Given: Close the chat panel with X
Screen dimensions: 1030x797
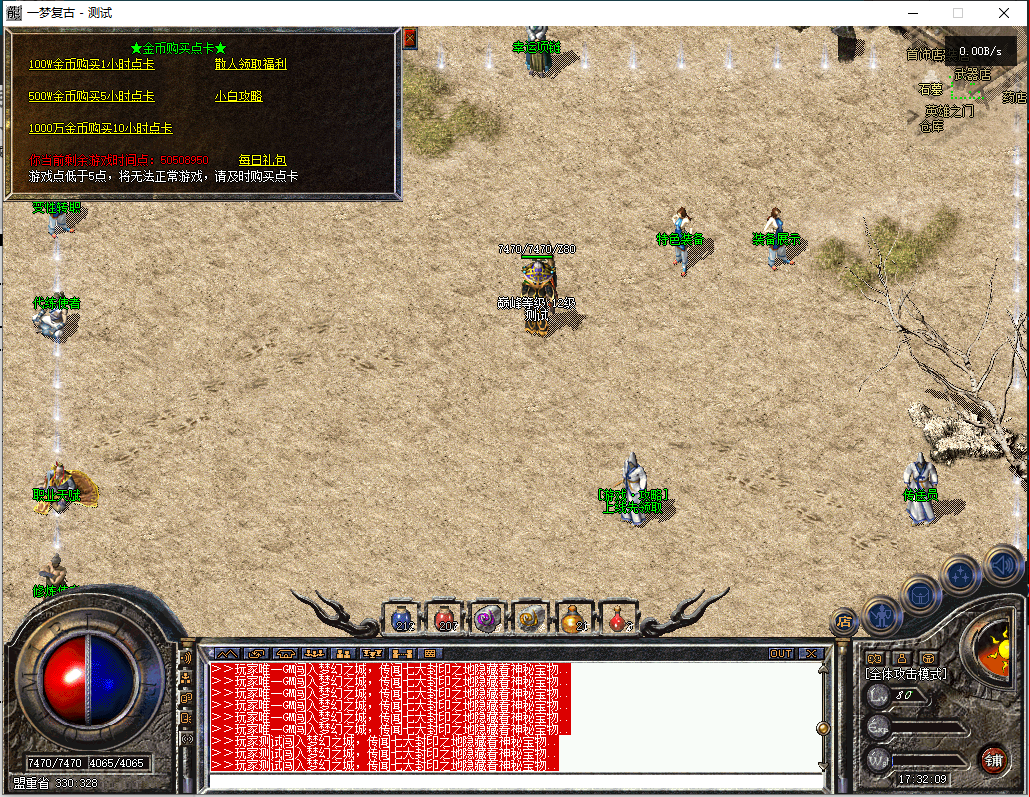Looking at the screenshot, I should [x=810, y=654].
